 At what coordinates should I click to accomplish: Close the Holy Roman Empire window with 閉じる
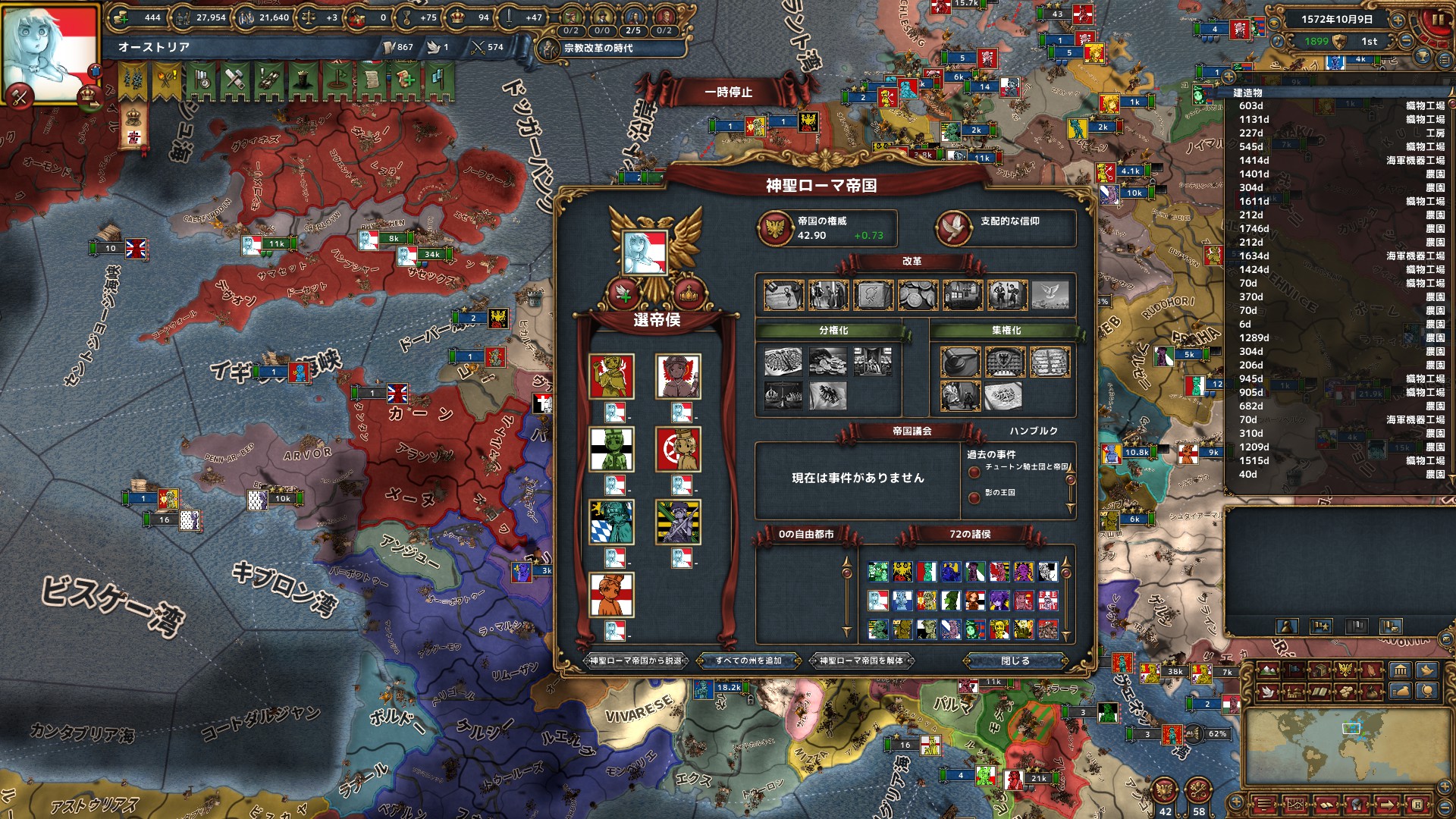point(1015,661)
